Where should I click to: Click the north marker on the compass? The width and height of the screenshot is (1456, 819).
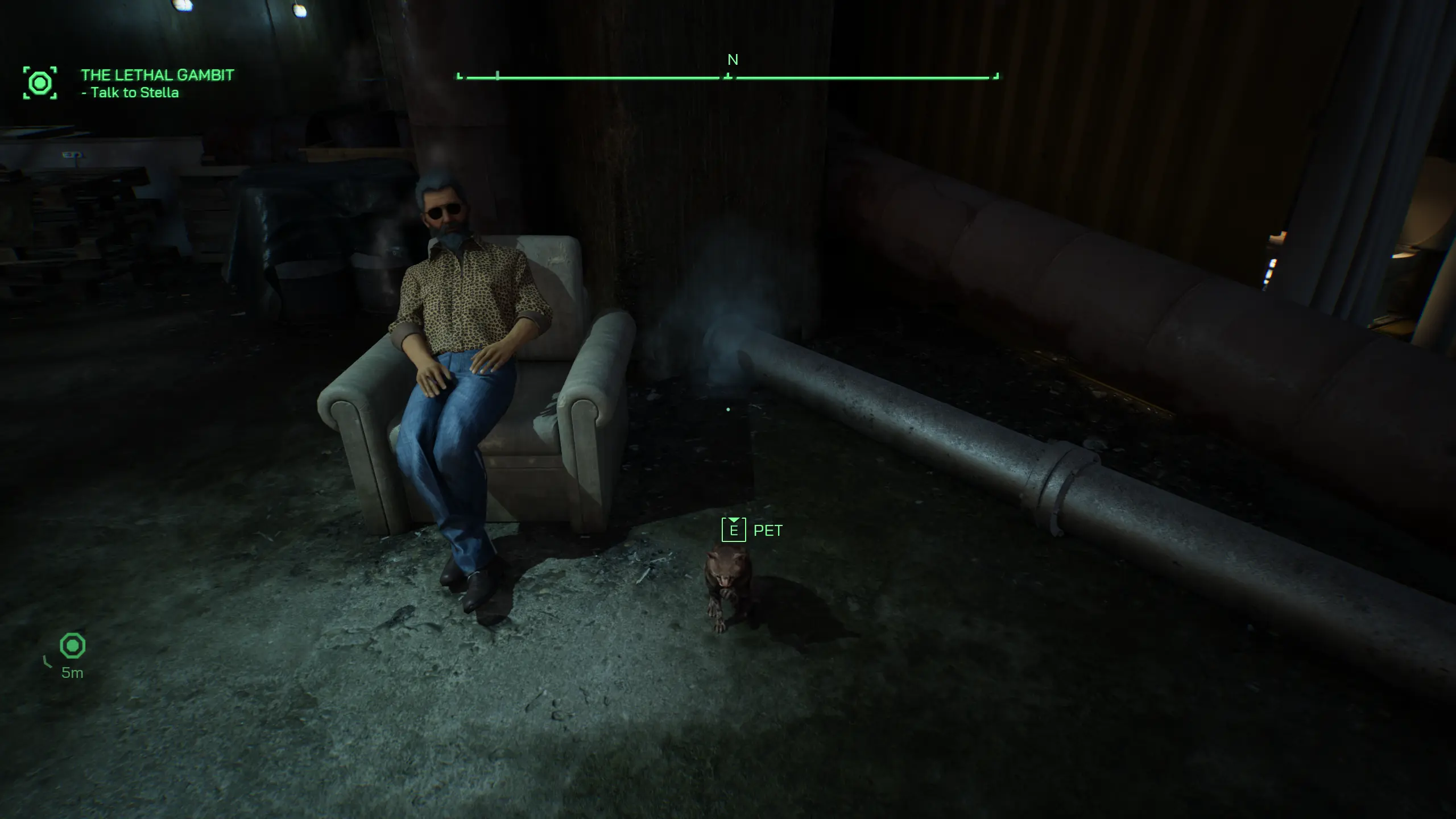click(x=733, y=60)
